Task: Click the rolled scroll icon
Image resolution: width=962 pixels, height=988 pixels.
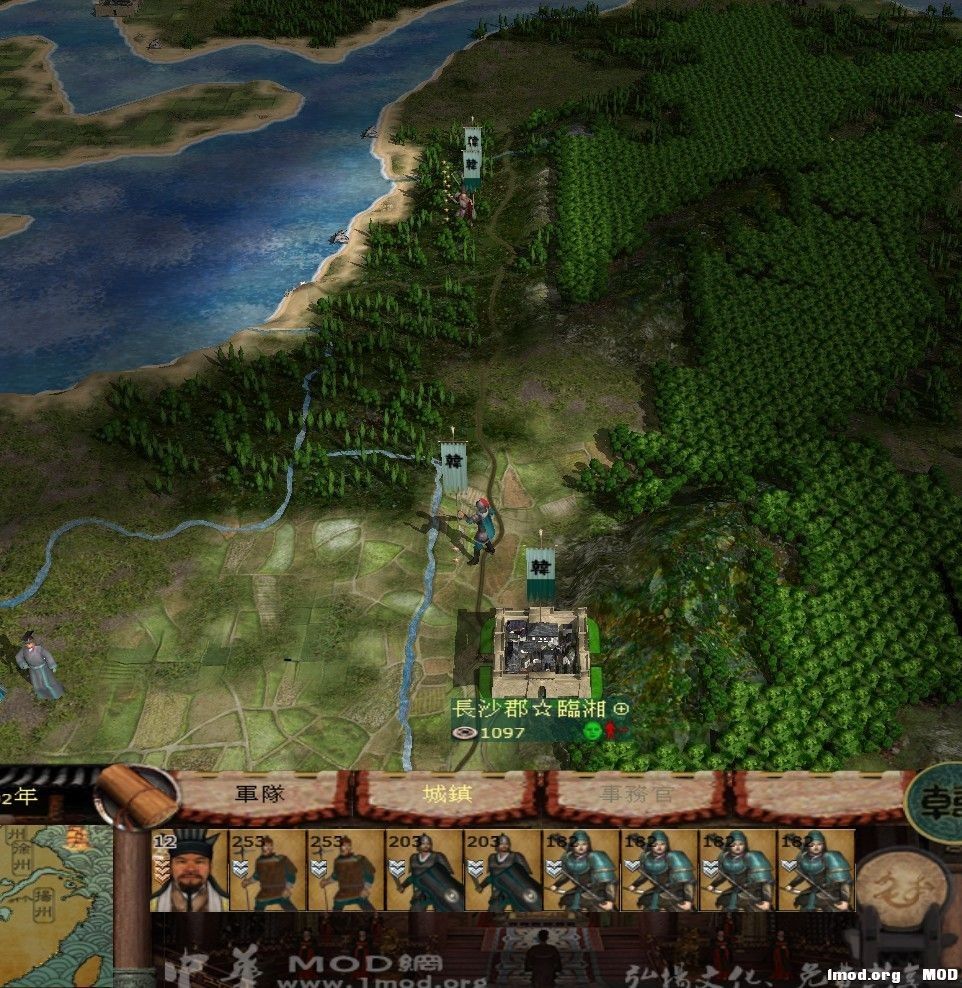Action: coord(137,795)
